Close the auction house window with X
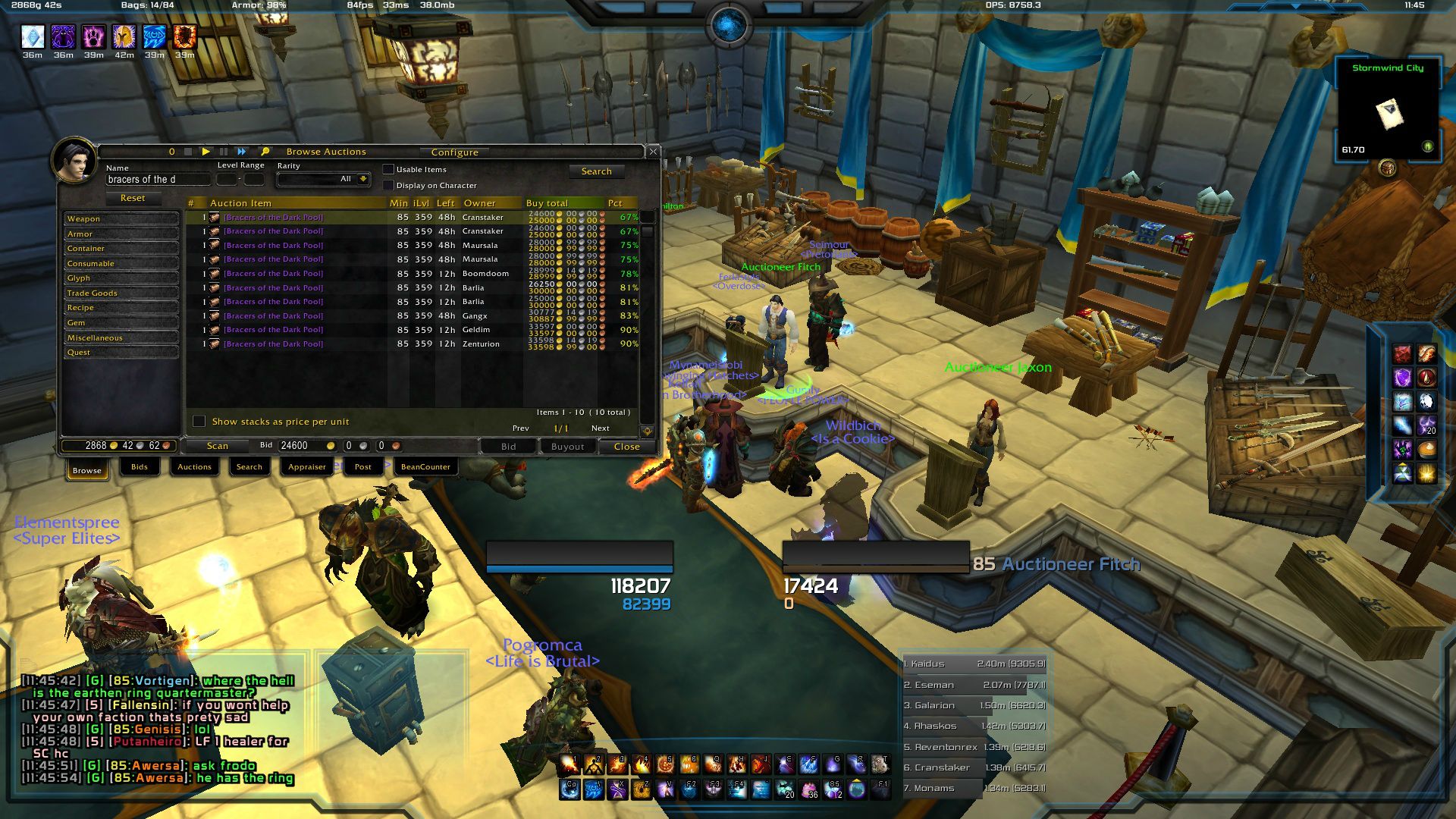Screen dimensions: 1456x819 coord(653,152)
